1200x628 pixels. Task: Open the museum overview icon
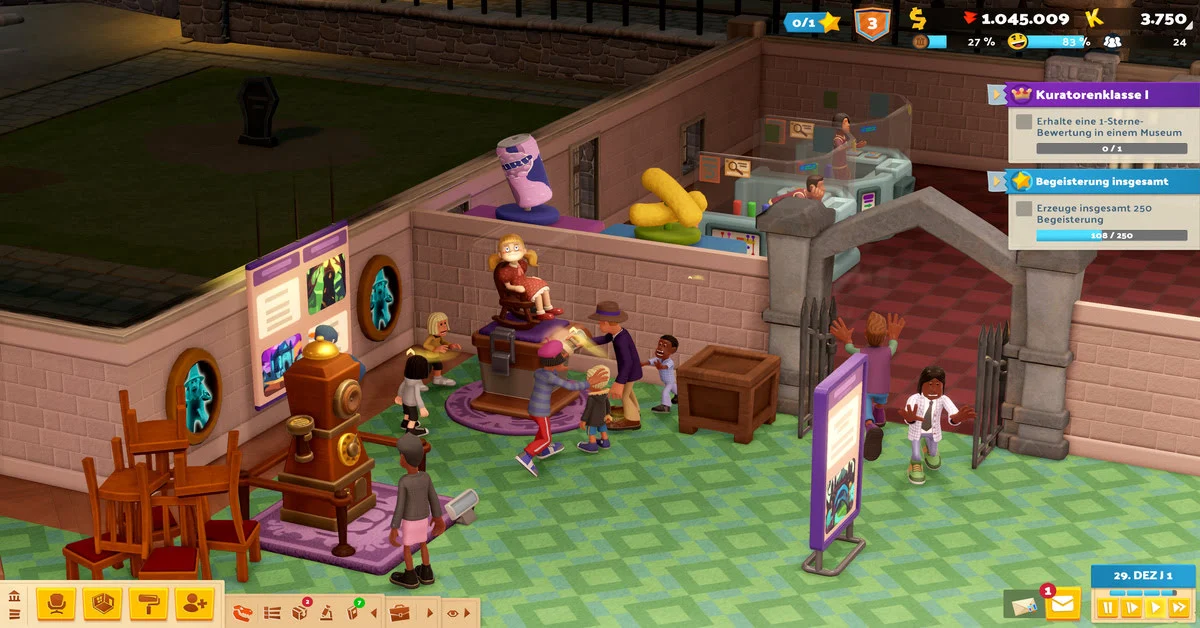tap(14, 597)
